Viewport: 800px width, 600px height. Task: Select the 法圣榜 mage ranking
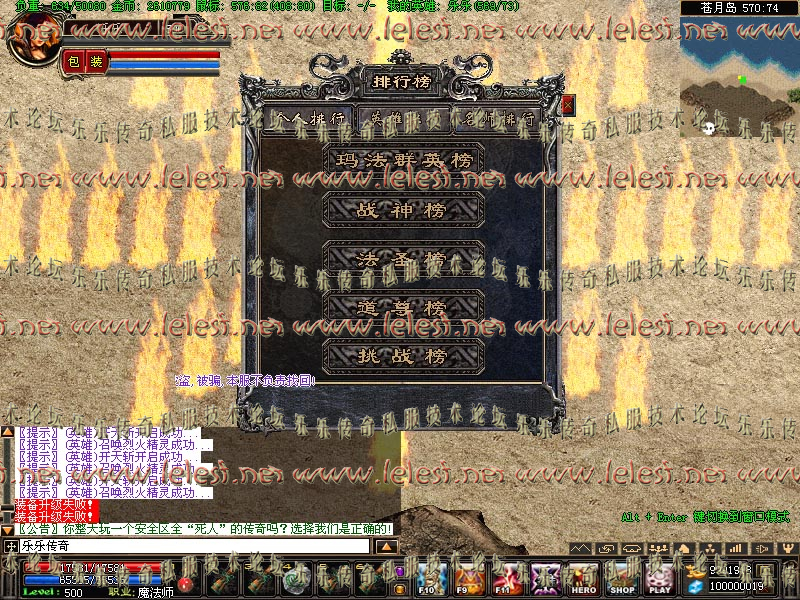click(x=405, y=258)
